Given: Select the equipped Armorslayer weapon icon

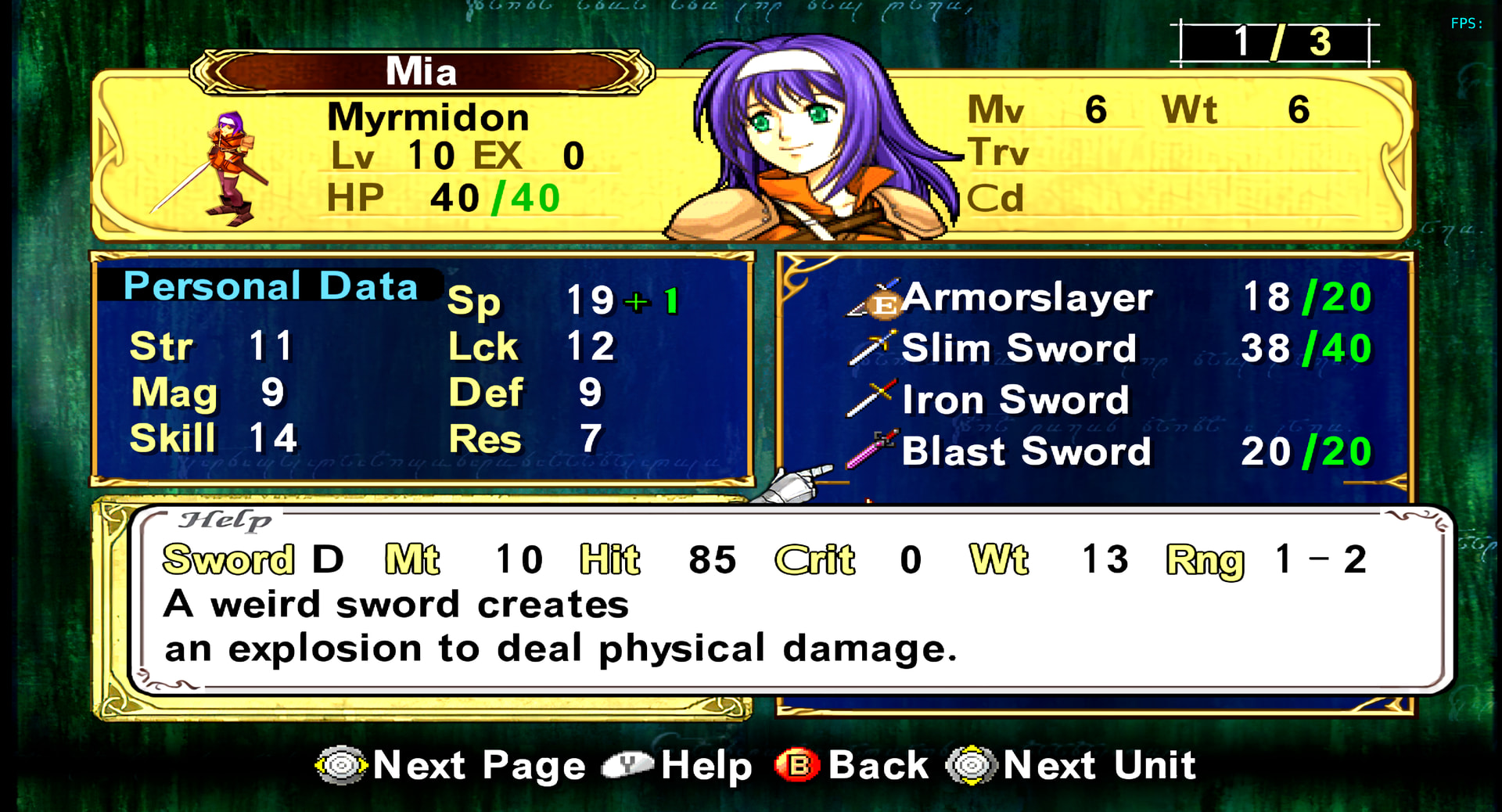Looking at the screenshot, I should pos(875,299).
